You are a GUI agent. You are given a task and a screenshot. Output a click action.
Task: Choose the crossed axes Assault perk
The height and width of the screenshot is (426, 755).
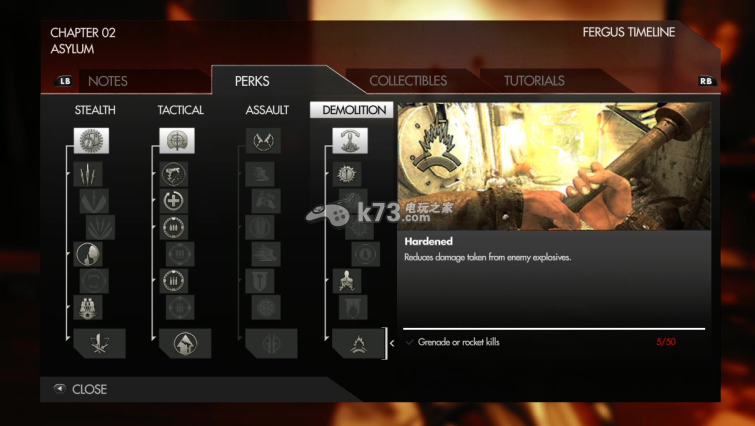[264, 141]
